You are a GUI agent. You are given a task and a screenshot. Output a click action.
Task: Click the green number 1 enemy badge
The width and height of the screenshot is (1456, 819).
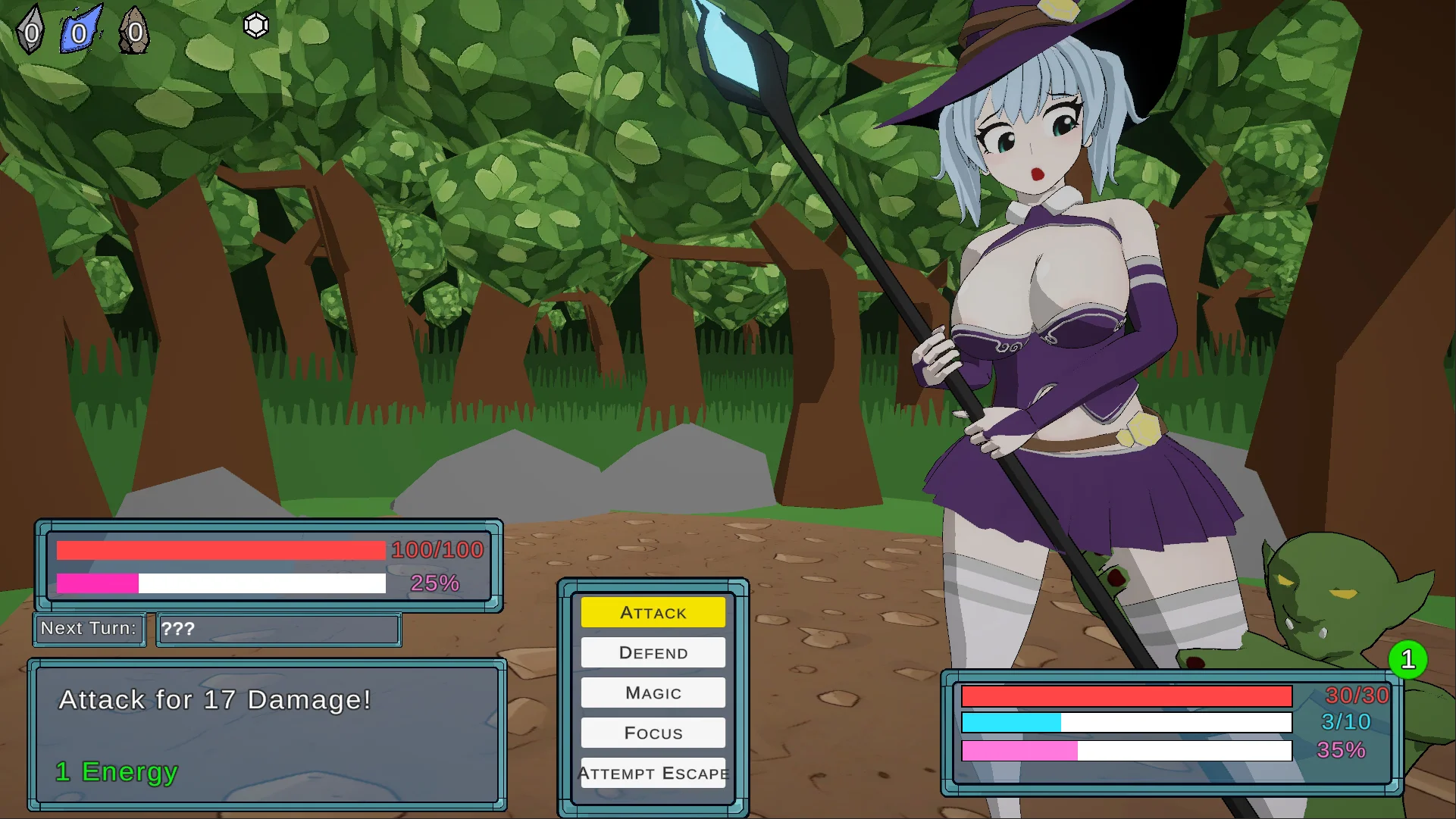(1407, 659)
